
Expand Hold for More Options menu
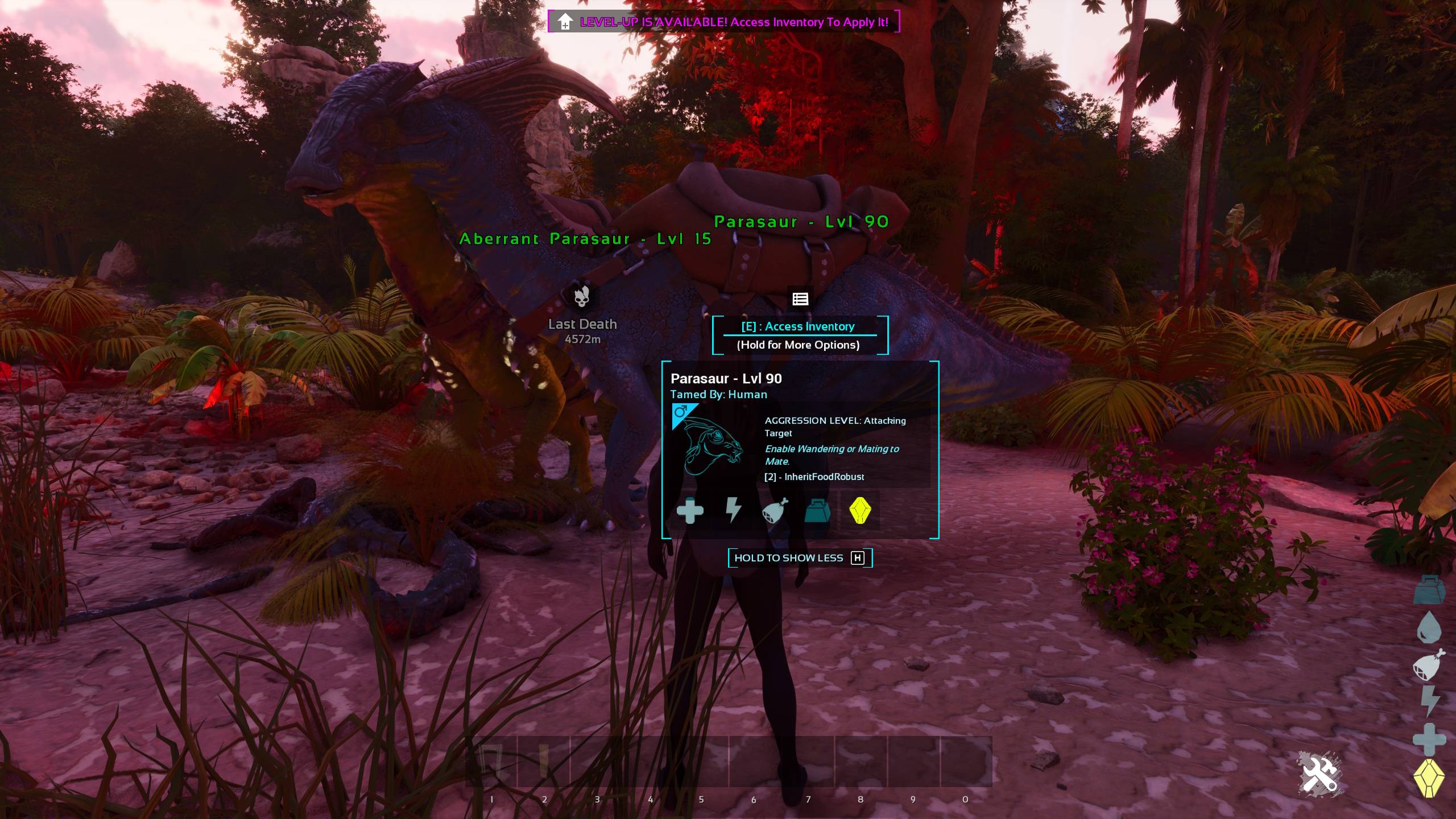[x=799, y=345]
